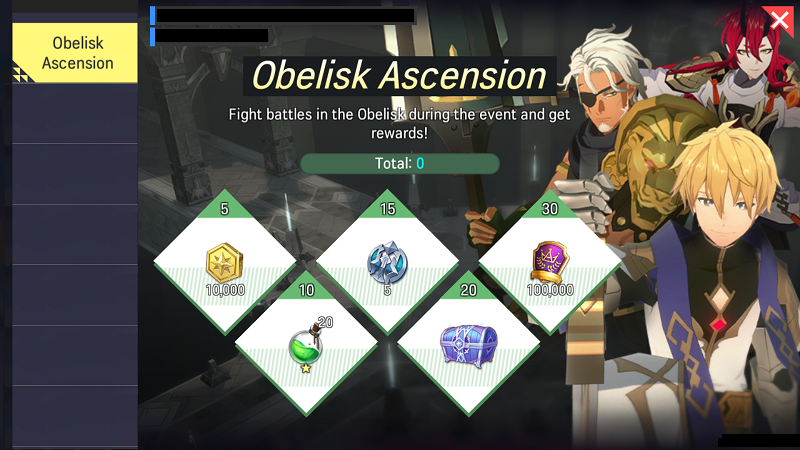Open the blue treasure chest reward tile
Image resolution: width=800 pixels, height=450 pixels.
tap(468, 343)
